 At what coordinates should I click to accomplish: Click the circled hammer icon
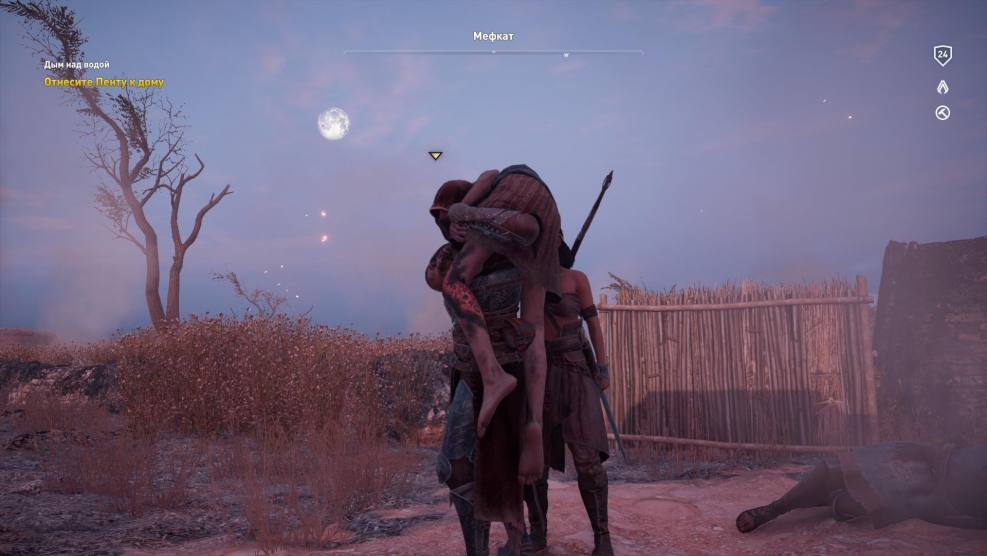point(942,113)
